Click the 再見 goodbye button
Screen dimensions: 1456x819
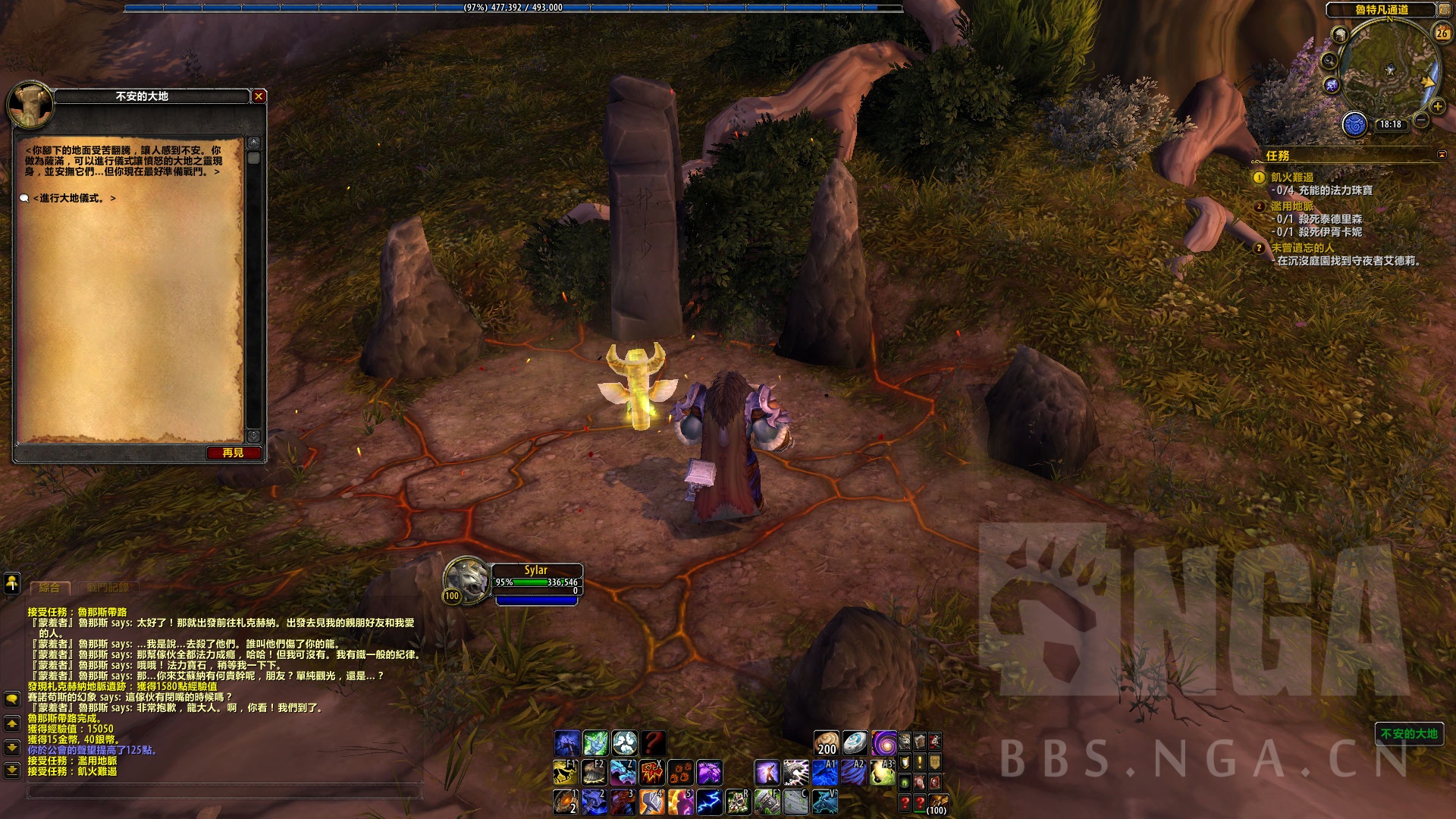[x=234, y=453]
